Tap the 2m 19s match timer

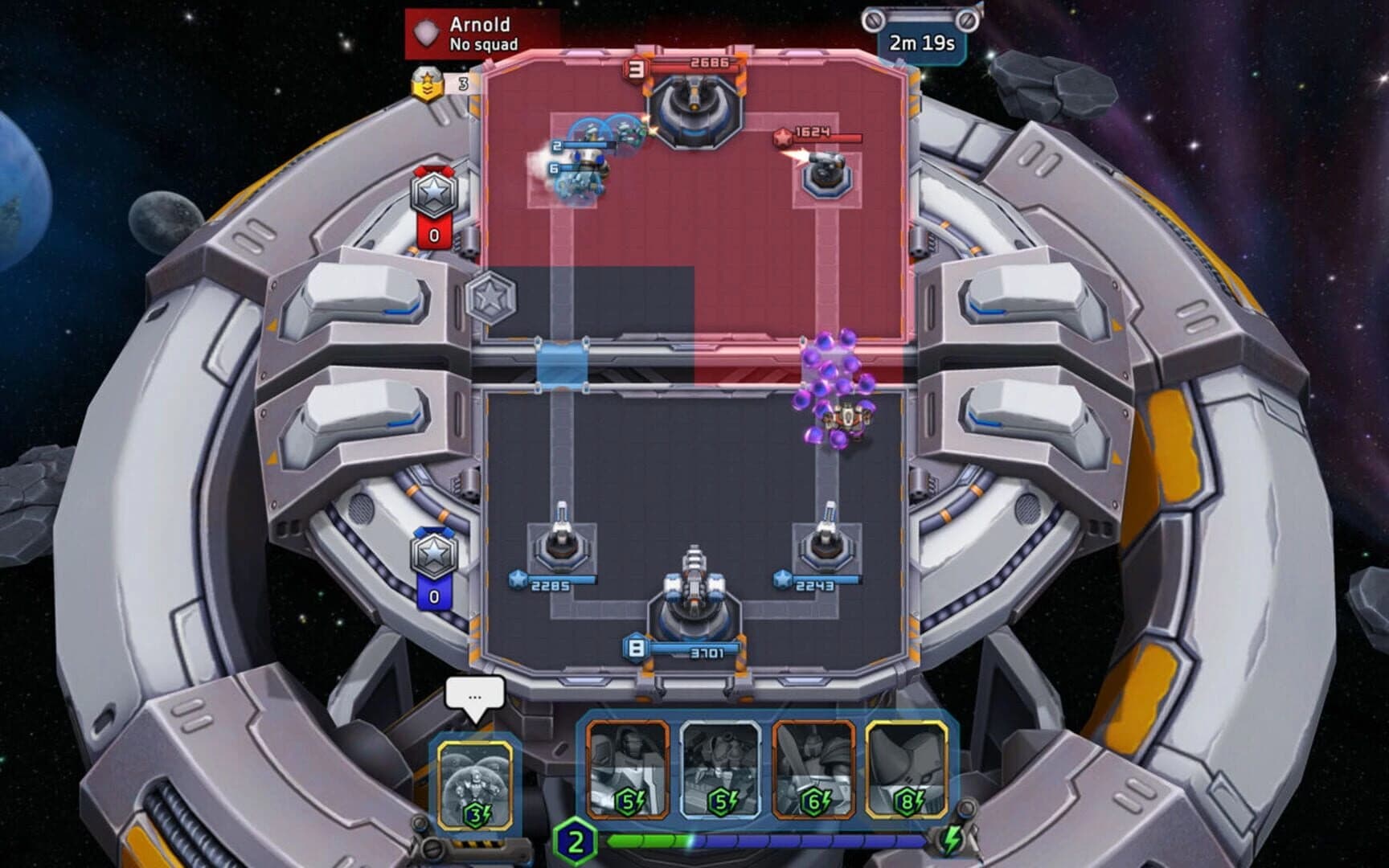(x=921, y=44)
